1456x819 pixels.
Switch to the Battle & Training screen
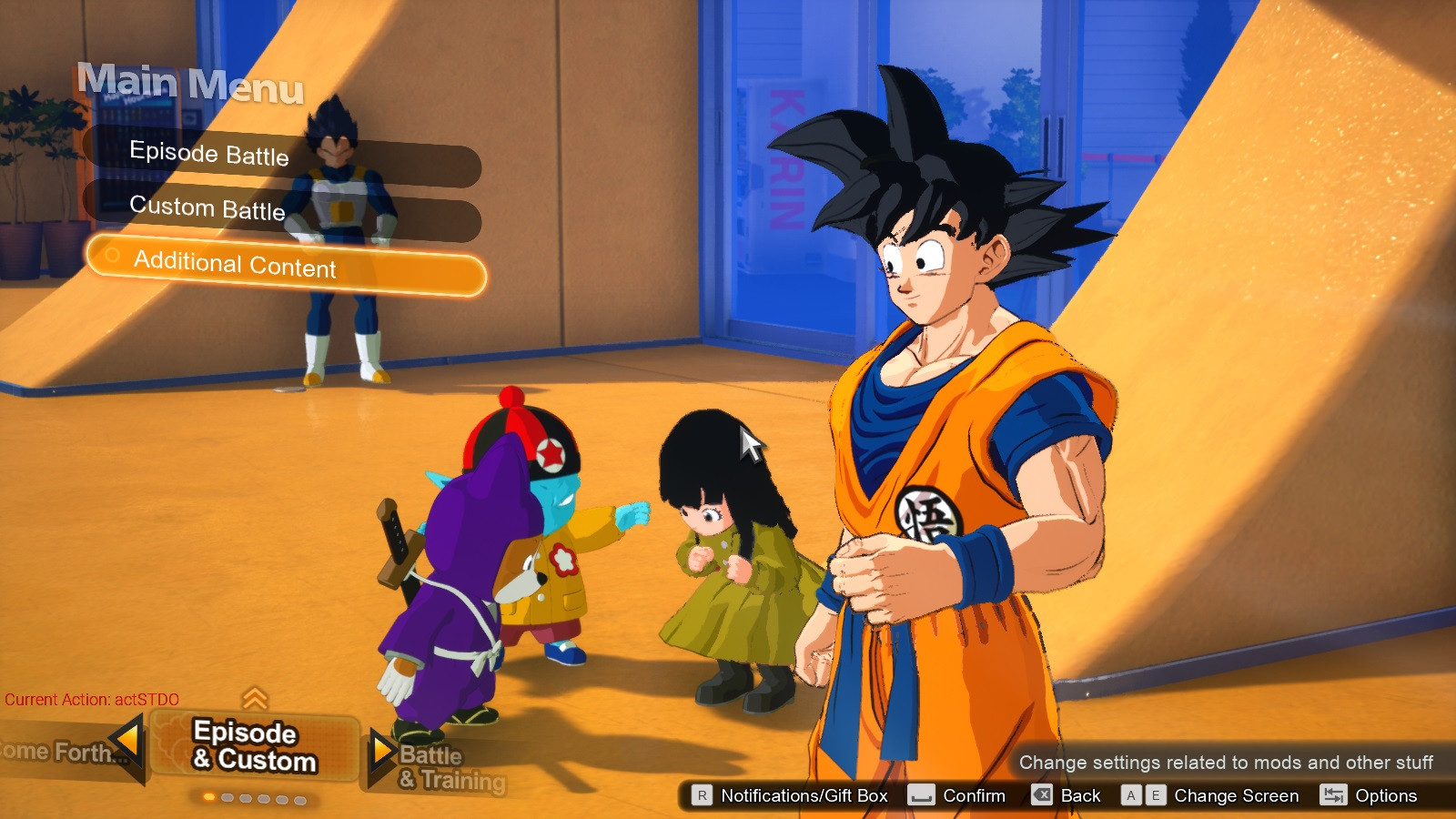pos(451,767)
